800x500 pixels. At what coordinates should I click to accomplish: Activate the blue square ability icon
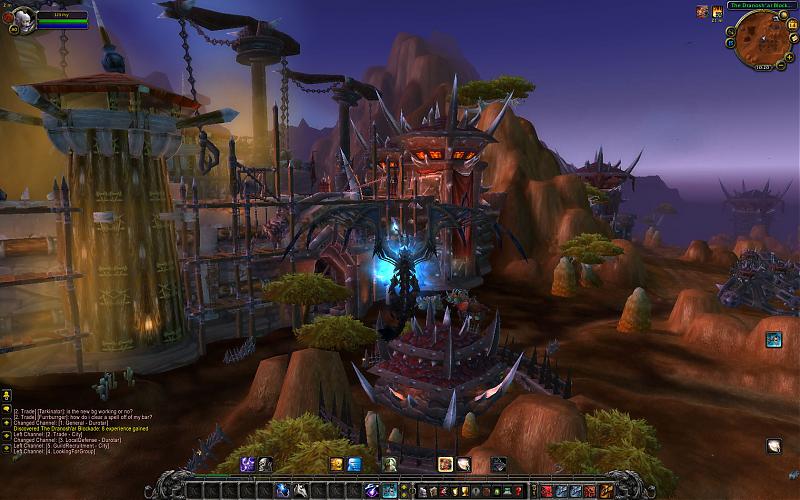tap(354, 464)
